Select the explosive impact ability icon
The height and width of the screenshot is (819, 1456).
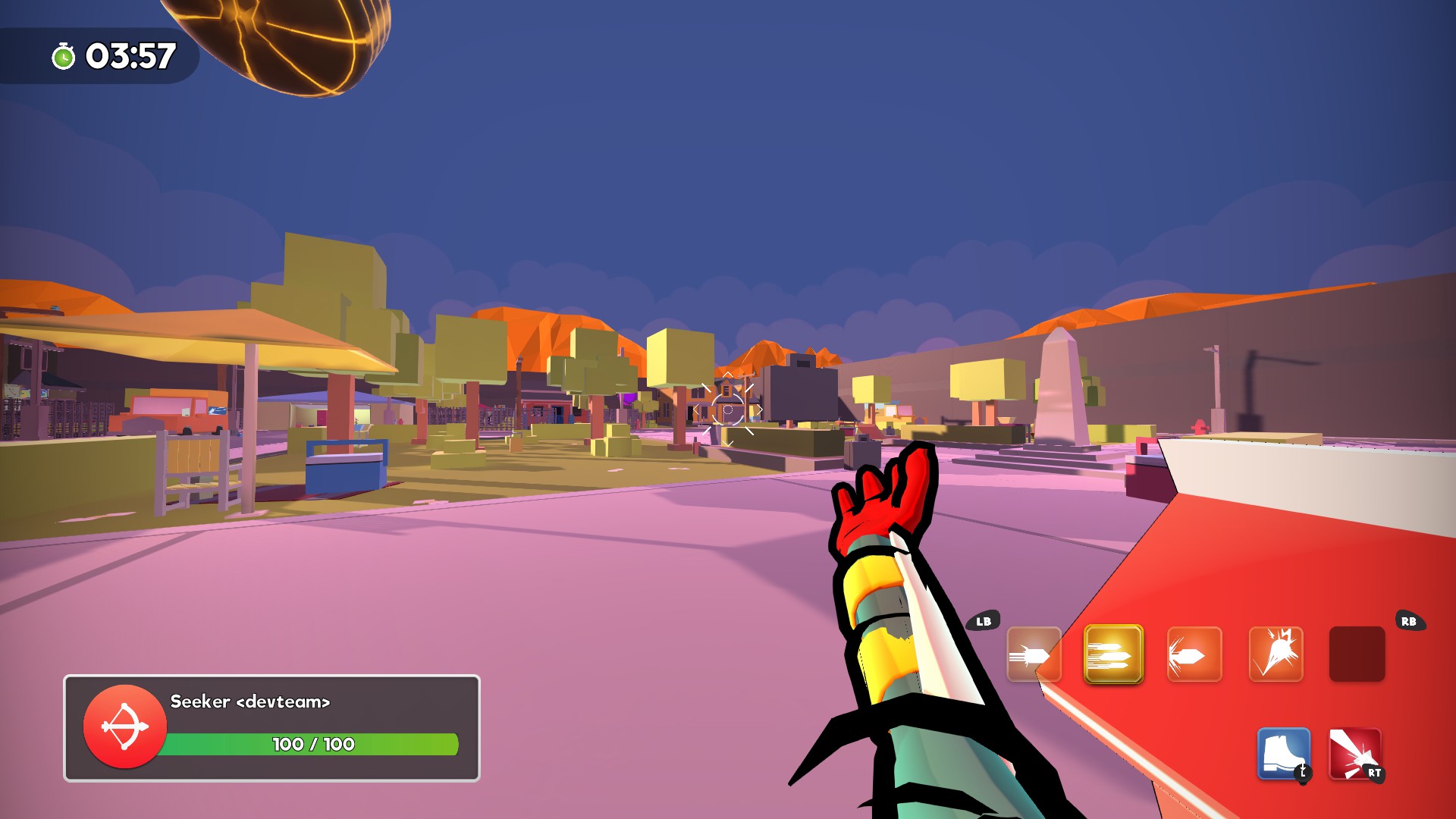coord(1276,653)
